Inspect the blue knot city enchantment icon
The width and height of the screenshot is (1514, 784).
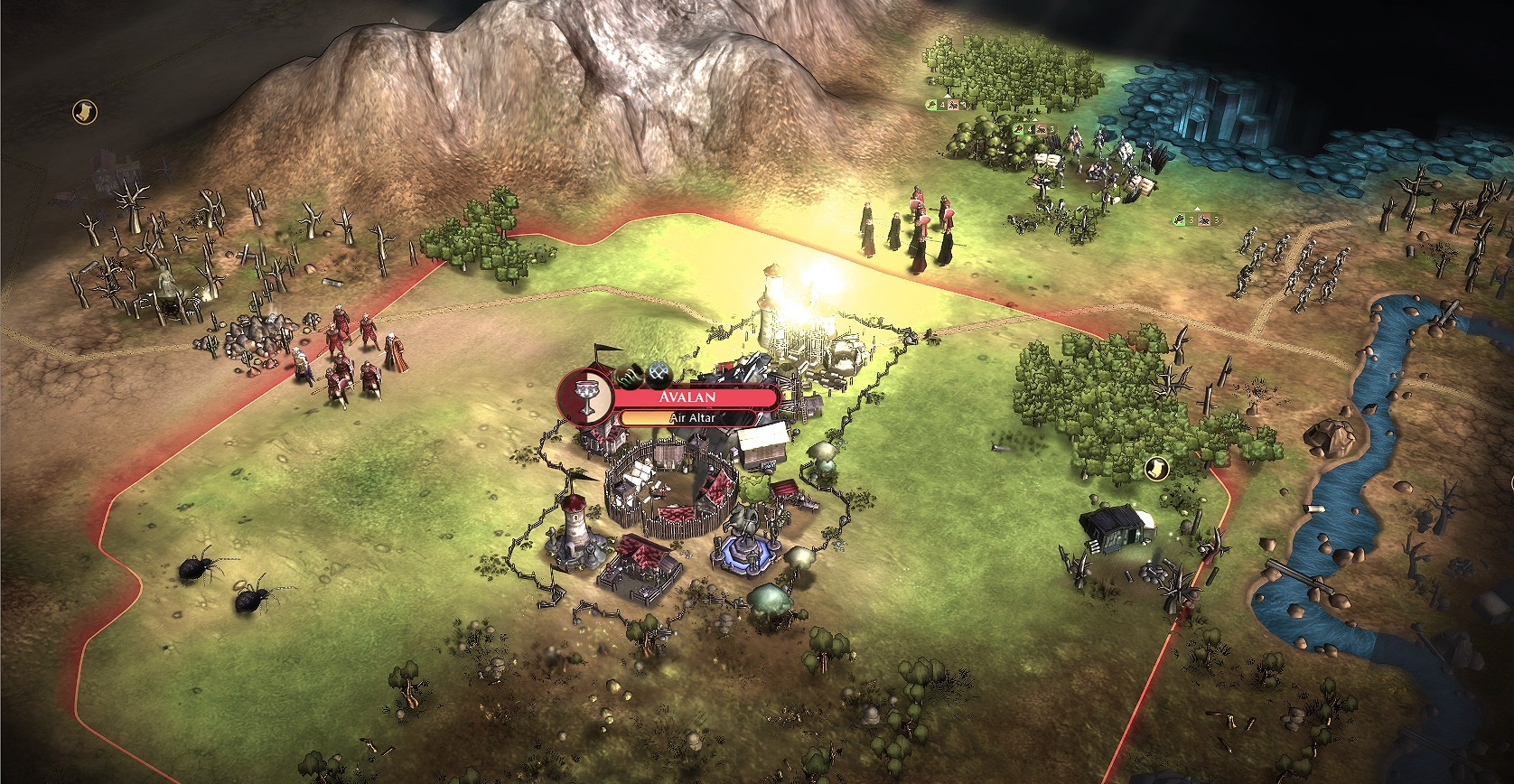click(x=659, y=372)
